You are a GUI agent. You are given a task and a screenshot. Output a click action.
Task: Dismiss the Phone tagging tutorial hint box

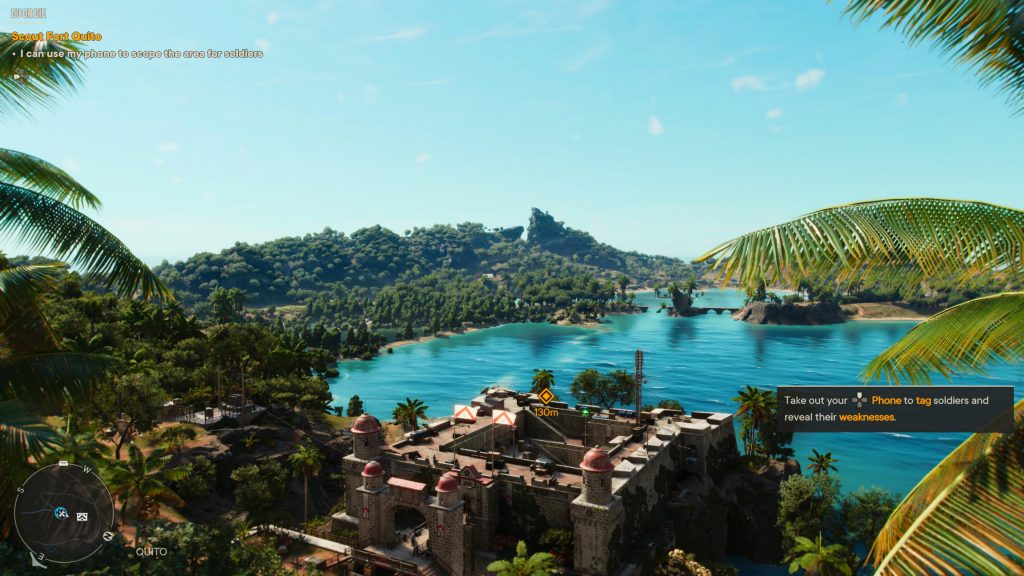[895, 408]
